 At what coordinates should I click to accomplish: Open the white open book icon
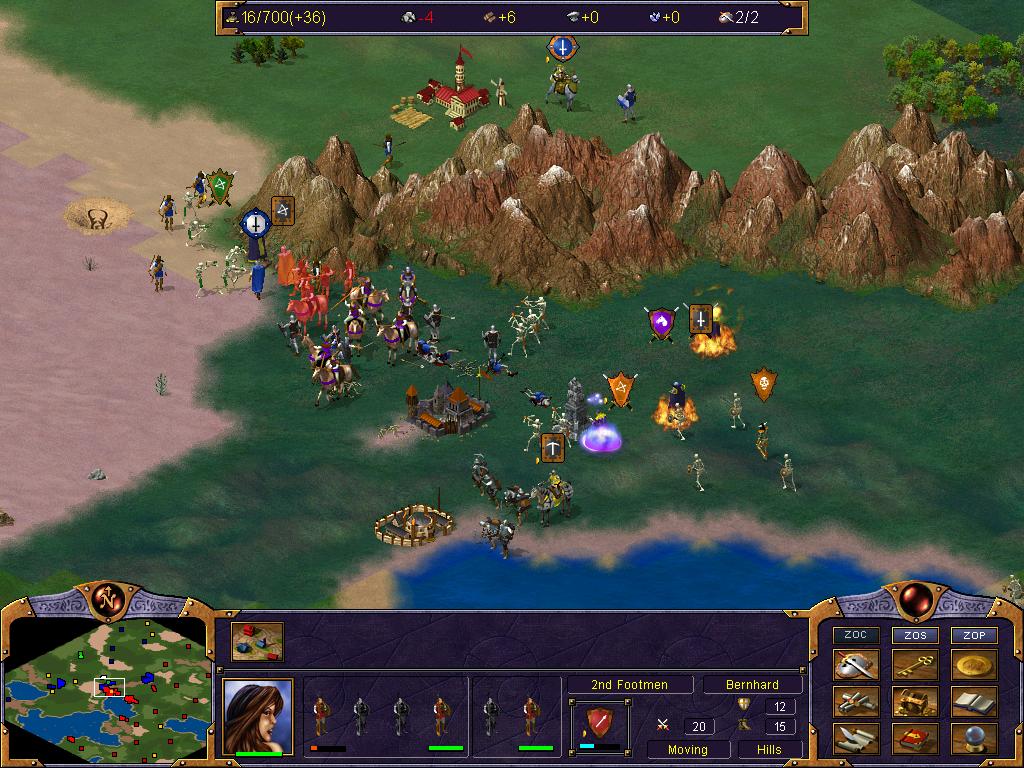coord(974,702)
